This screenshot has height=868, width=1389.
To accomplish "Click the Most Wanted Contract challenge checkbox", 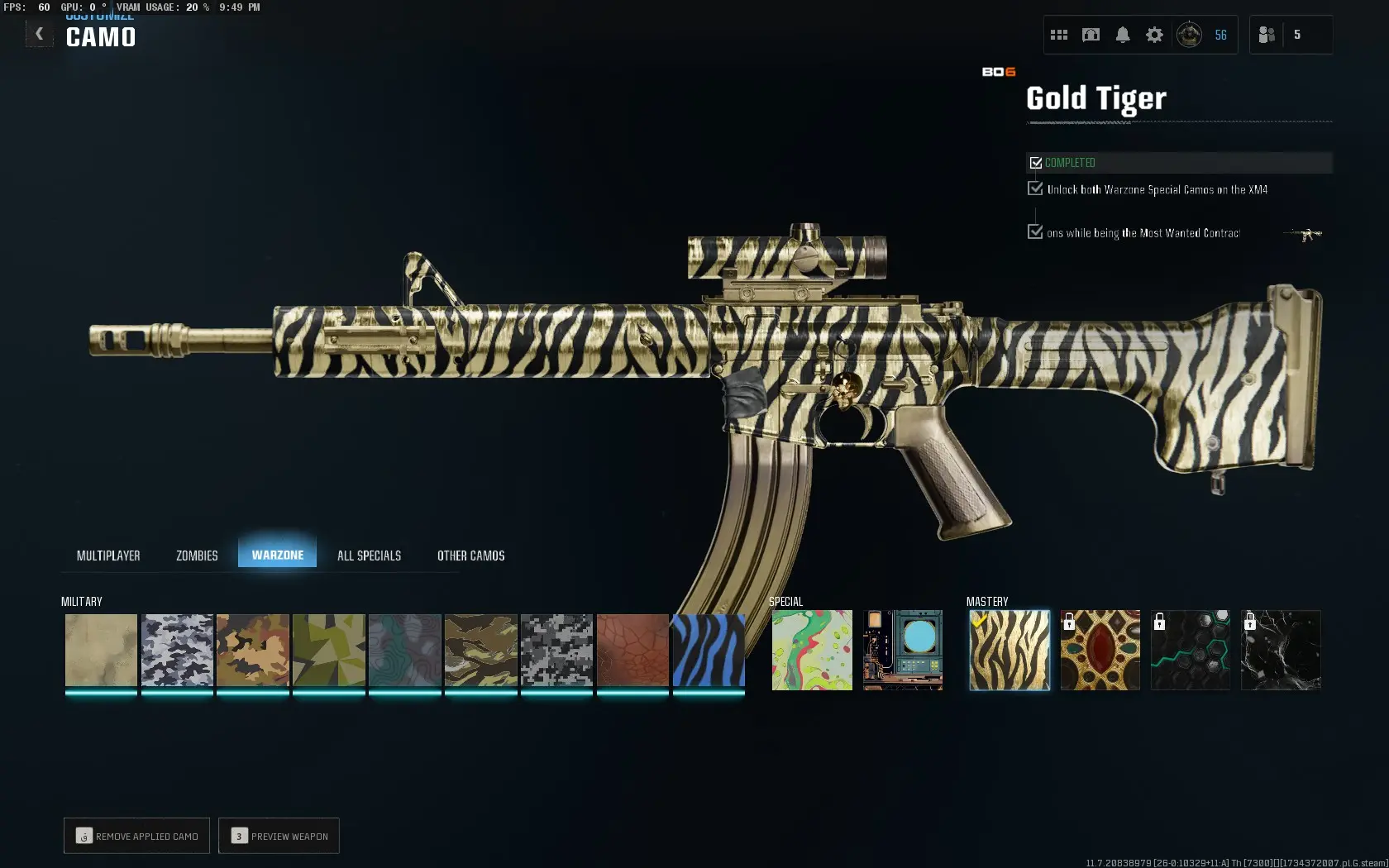I will click(x=1036, y=232).
